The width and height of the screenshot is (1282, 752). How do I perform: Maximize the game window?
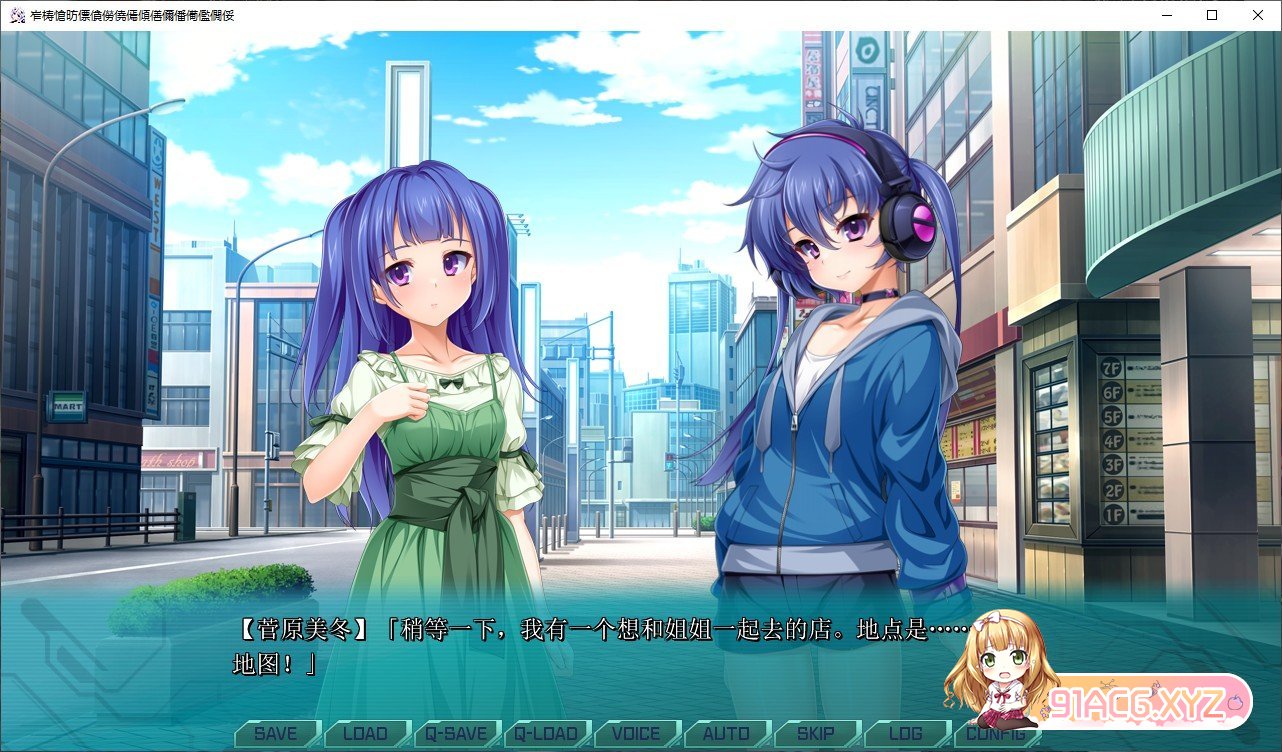click(1212, 15)
